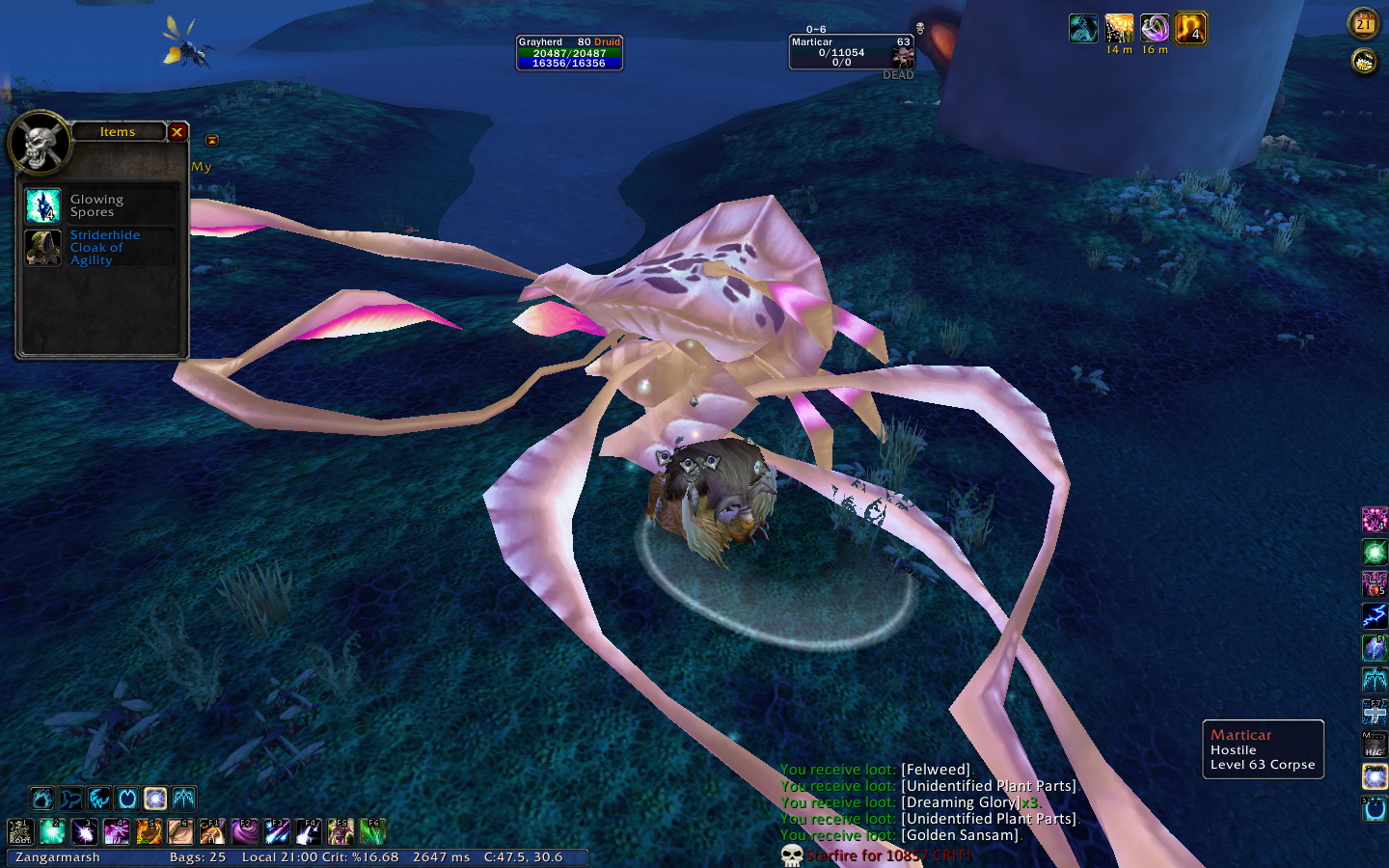The image size is (1389, 868).
Task: Click the Bags count in the info bar
Action: [x=197, y=857]
